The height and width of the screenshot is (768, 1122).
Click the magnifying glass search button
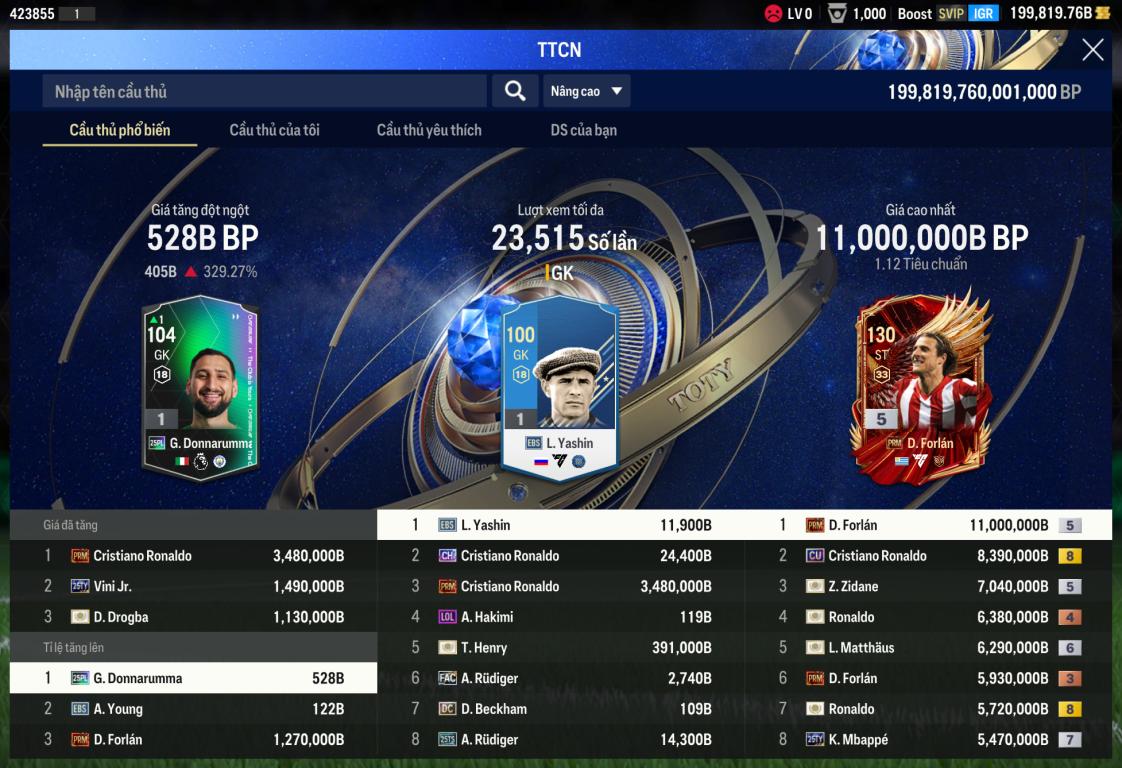click(515, 92)
